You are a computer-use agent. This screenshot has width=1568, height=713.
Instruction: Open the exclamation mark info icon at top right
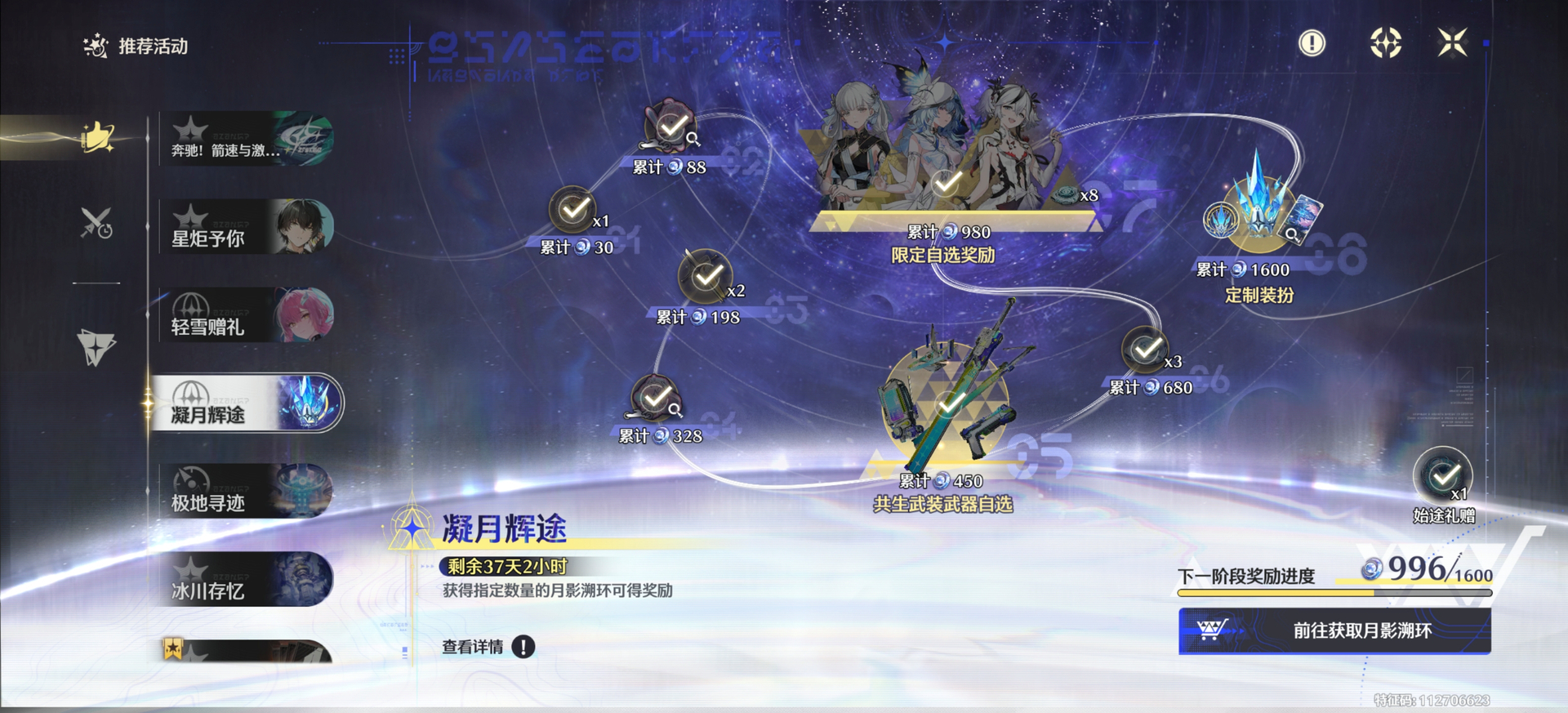pos(1312,42)
